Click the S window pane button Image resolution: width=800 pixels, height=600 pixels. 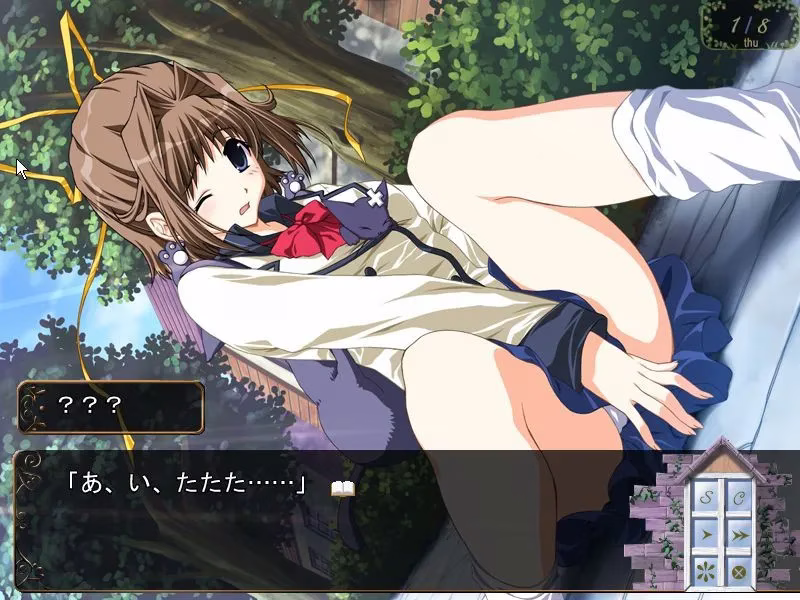(705, 497)
